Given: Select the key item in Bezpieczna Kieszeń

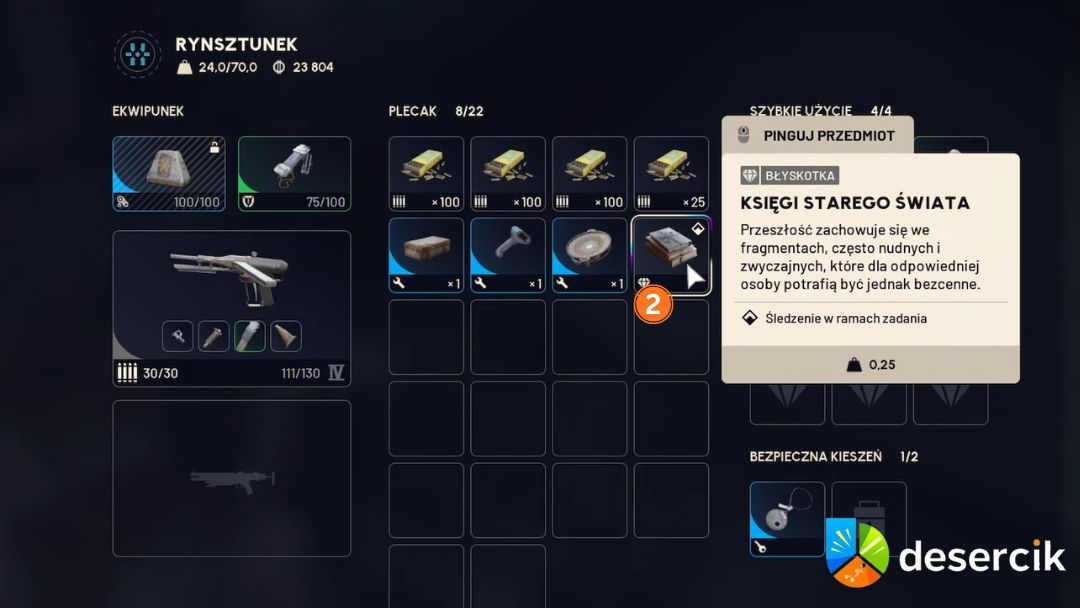Looking at the screenshot, I should pos(787,519).
